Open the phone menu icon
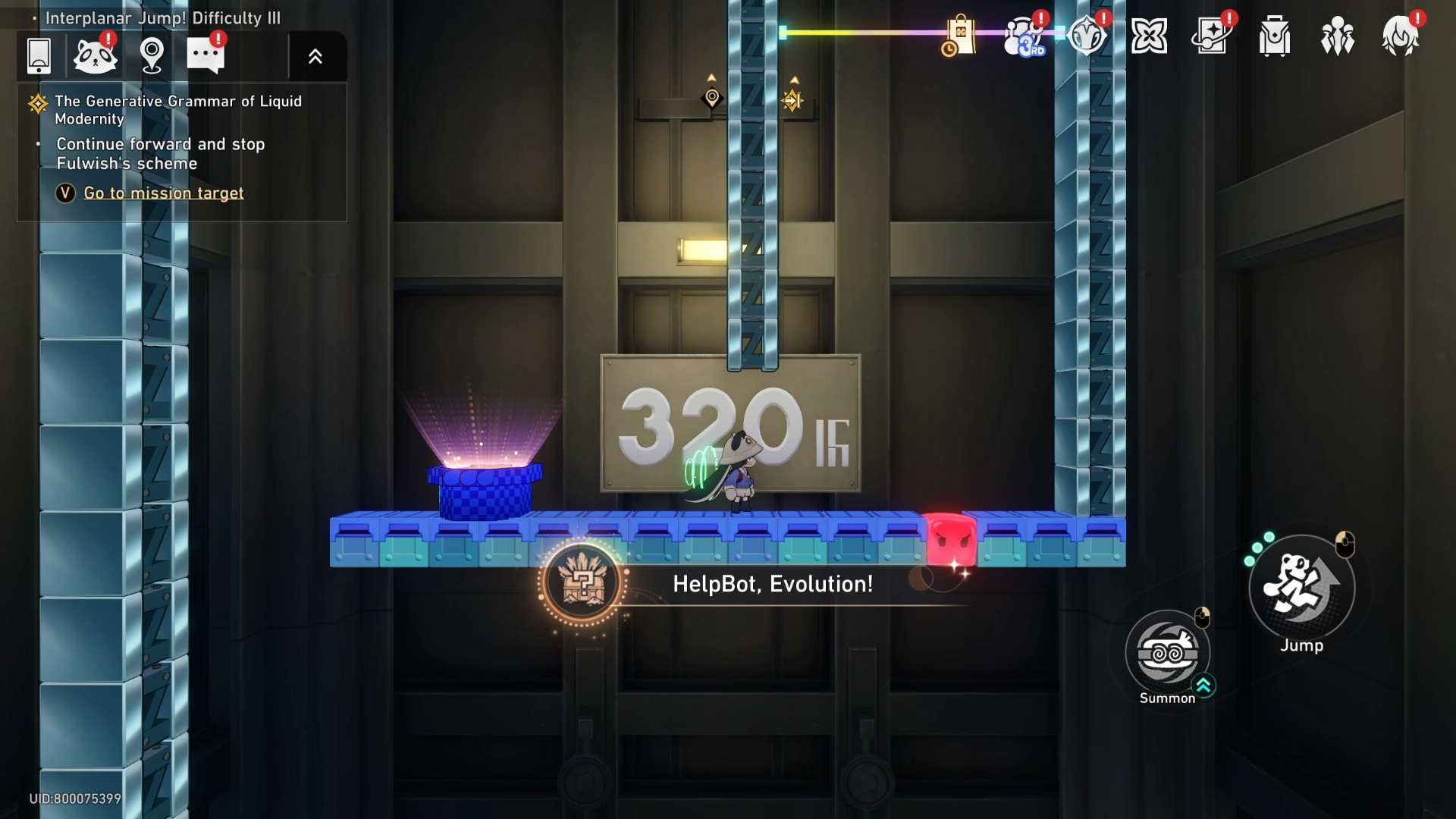1456x819 pixels. click(x=38, y=55)
